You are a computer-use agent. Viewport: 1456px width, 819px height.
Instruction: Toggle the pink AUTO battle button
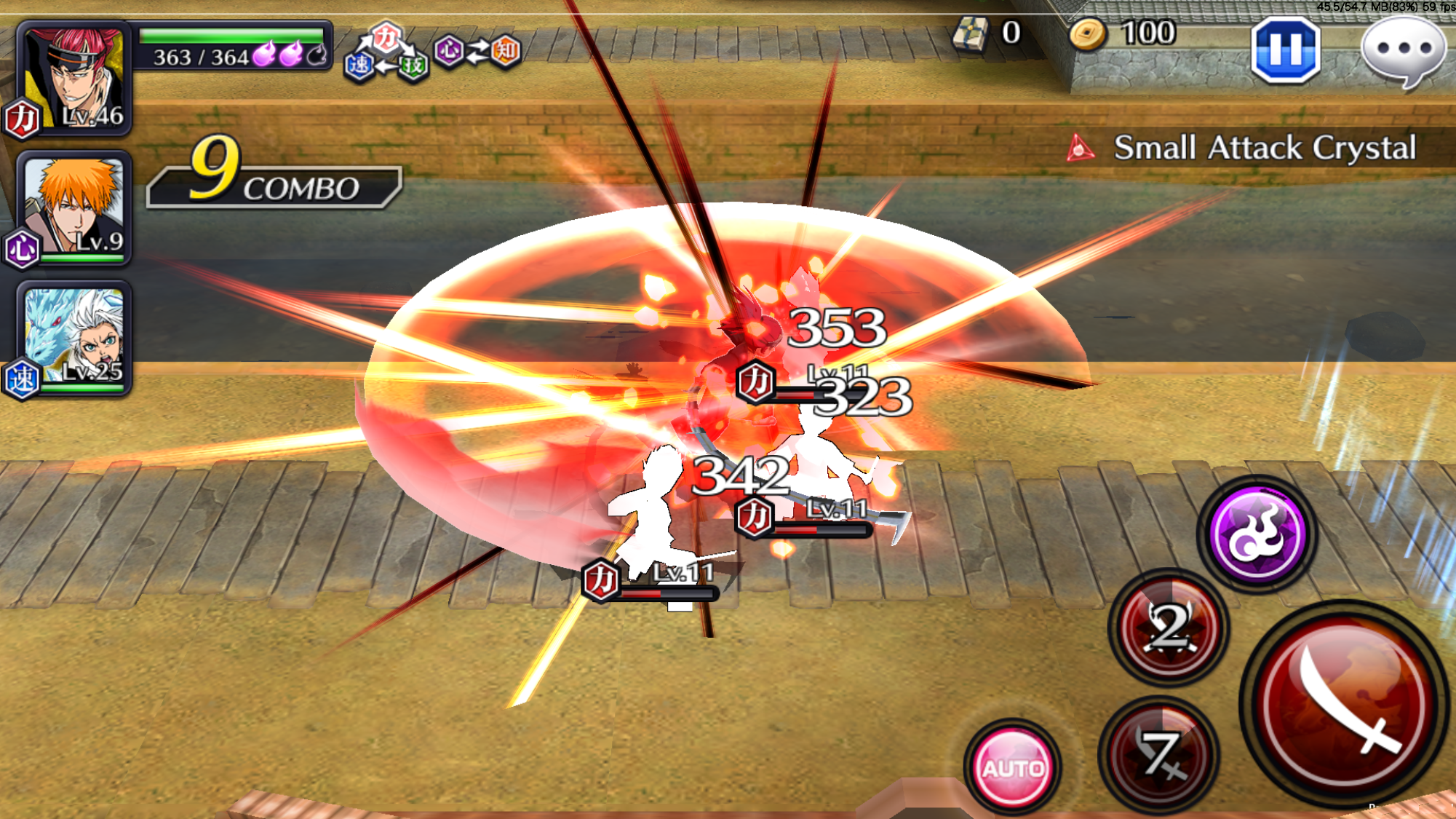click(1012, 767)
